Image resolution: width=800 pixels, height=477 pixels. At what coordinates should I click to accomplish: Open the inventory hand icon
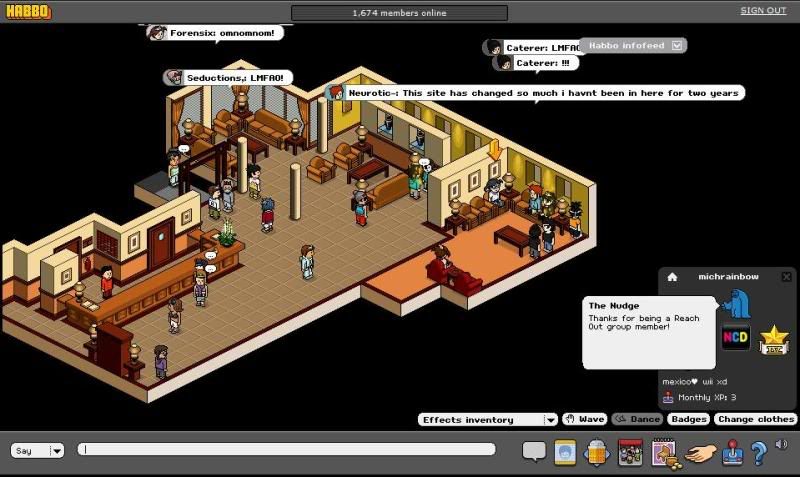(701, 452)
